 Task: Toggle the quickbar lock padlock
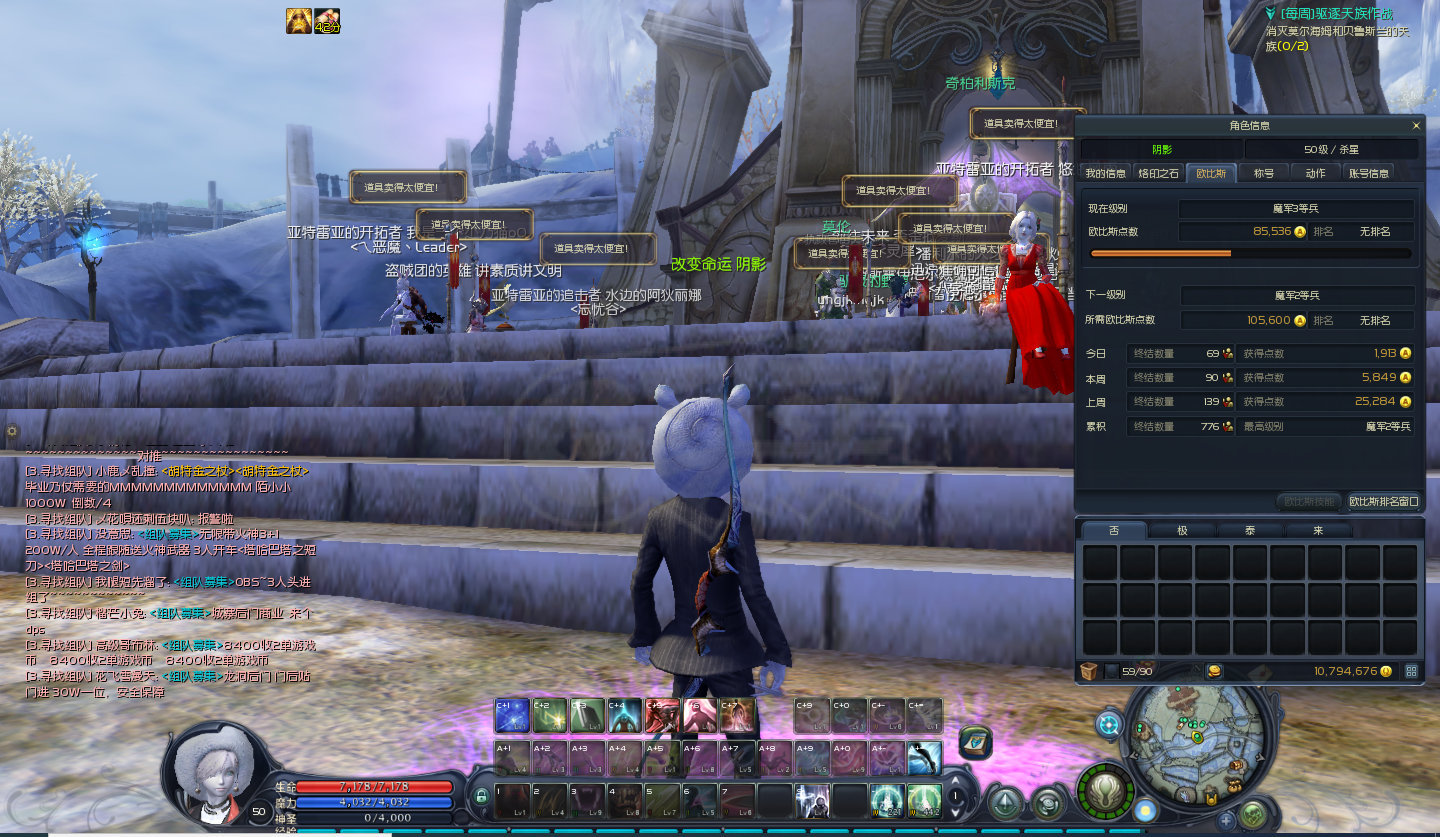[482, 796]
